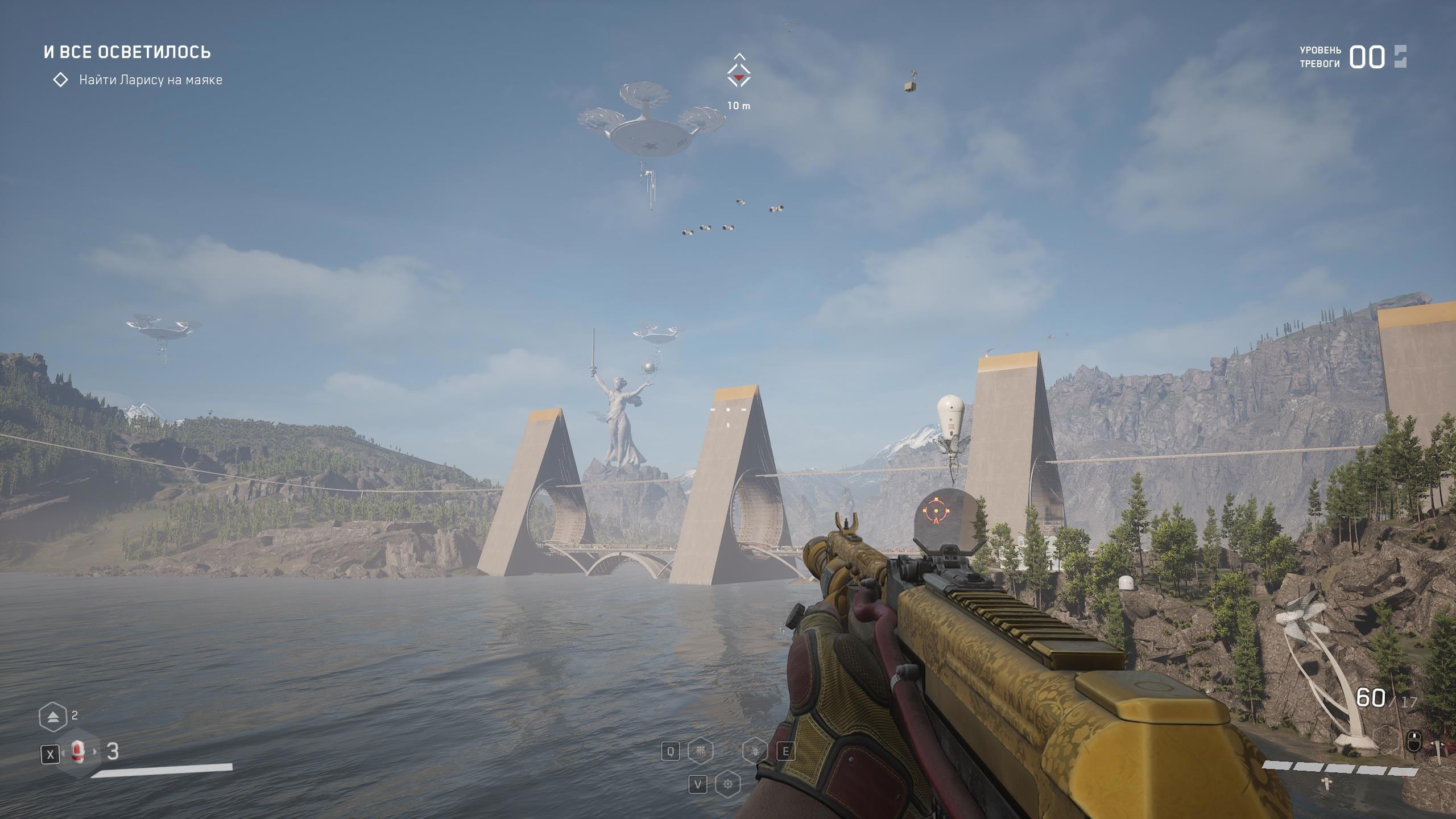
Task: Activate the hexagon ability icon beside Q
Action: tap(700, 751)
